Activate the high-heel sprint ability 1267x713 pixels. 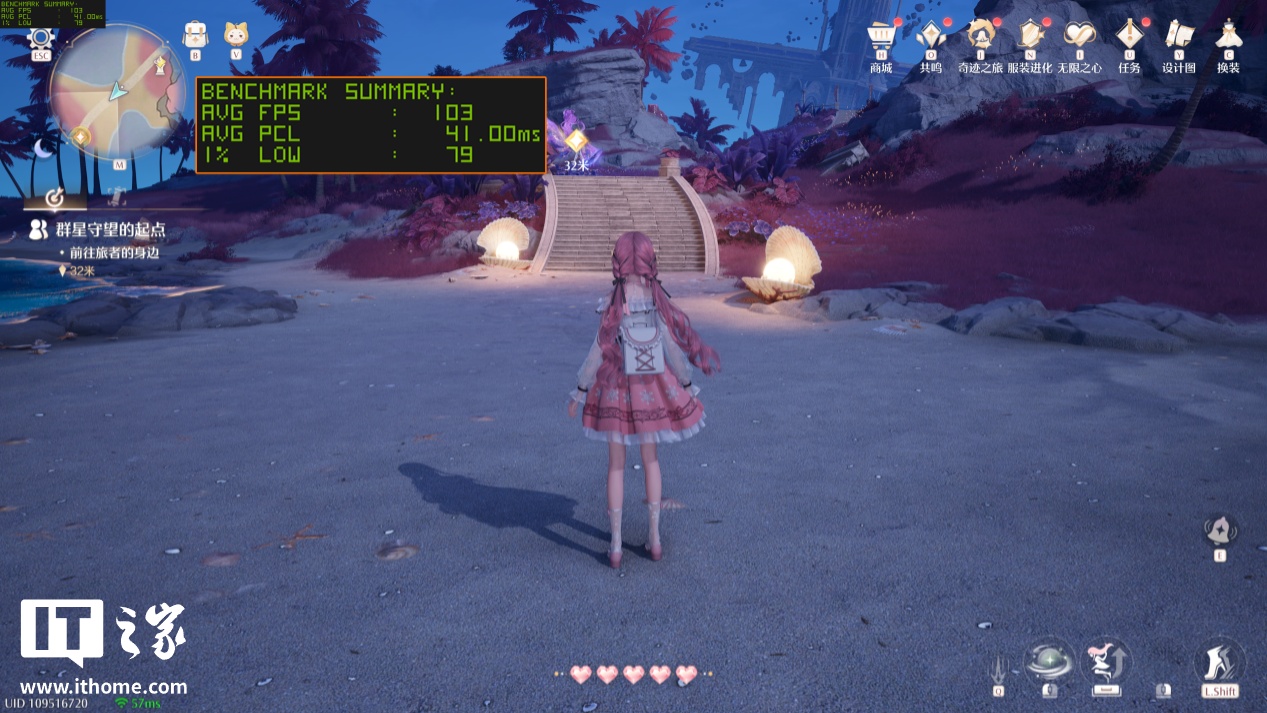coord(1219,663)
